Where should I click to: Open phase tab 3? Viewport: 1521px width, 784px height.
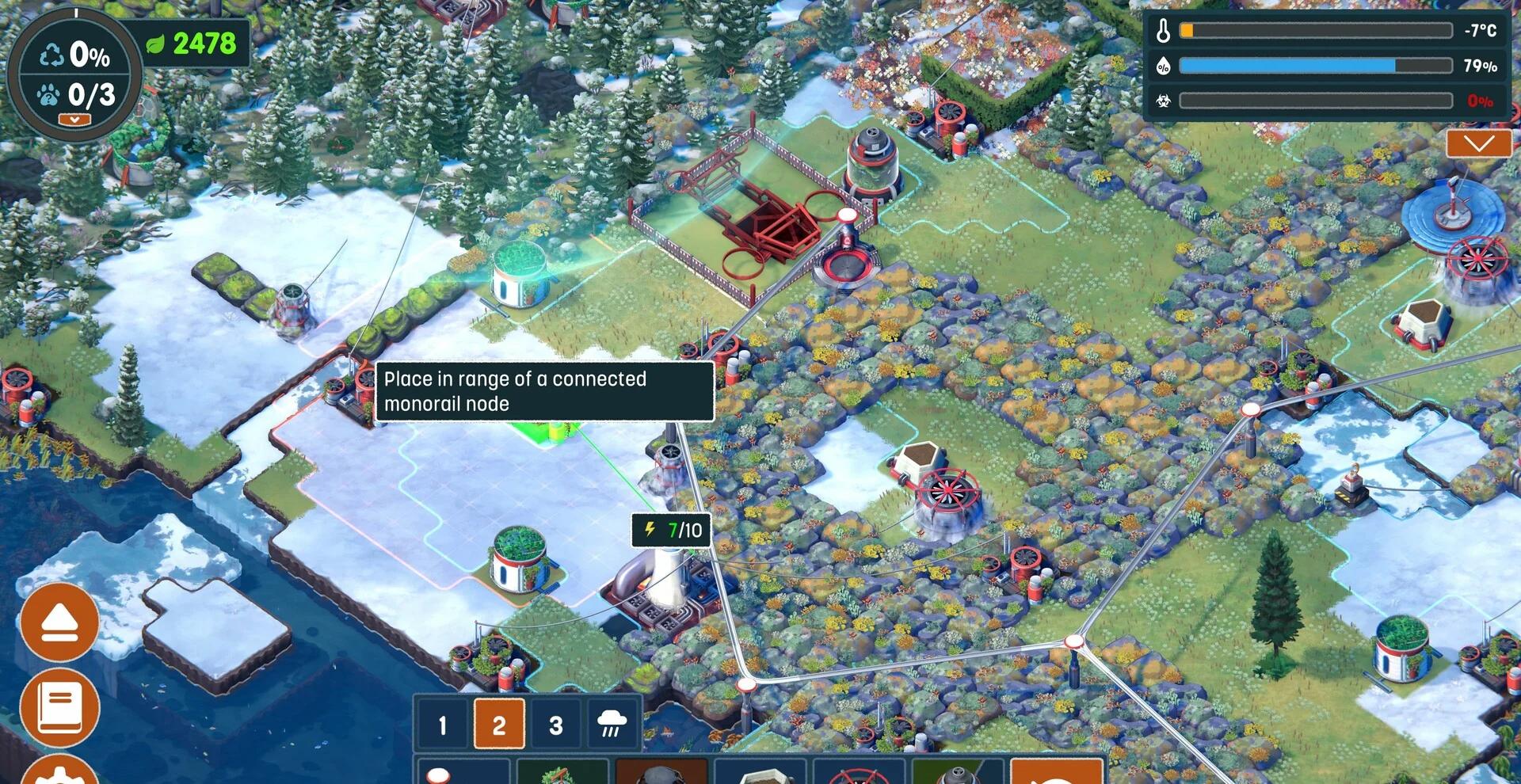click(556, 724)
